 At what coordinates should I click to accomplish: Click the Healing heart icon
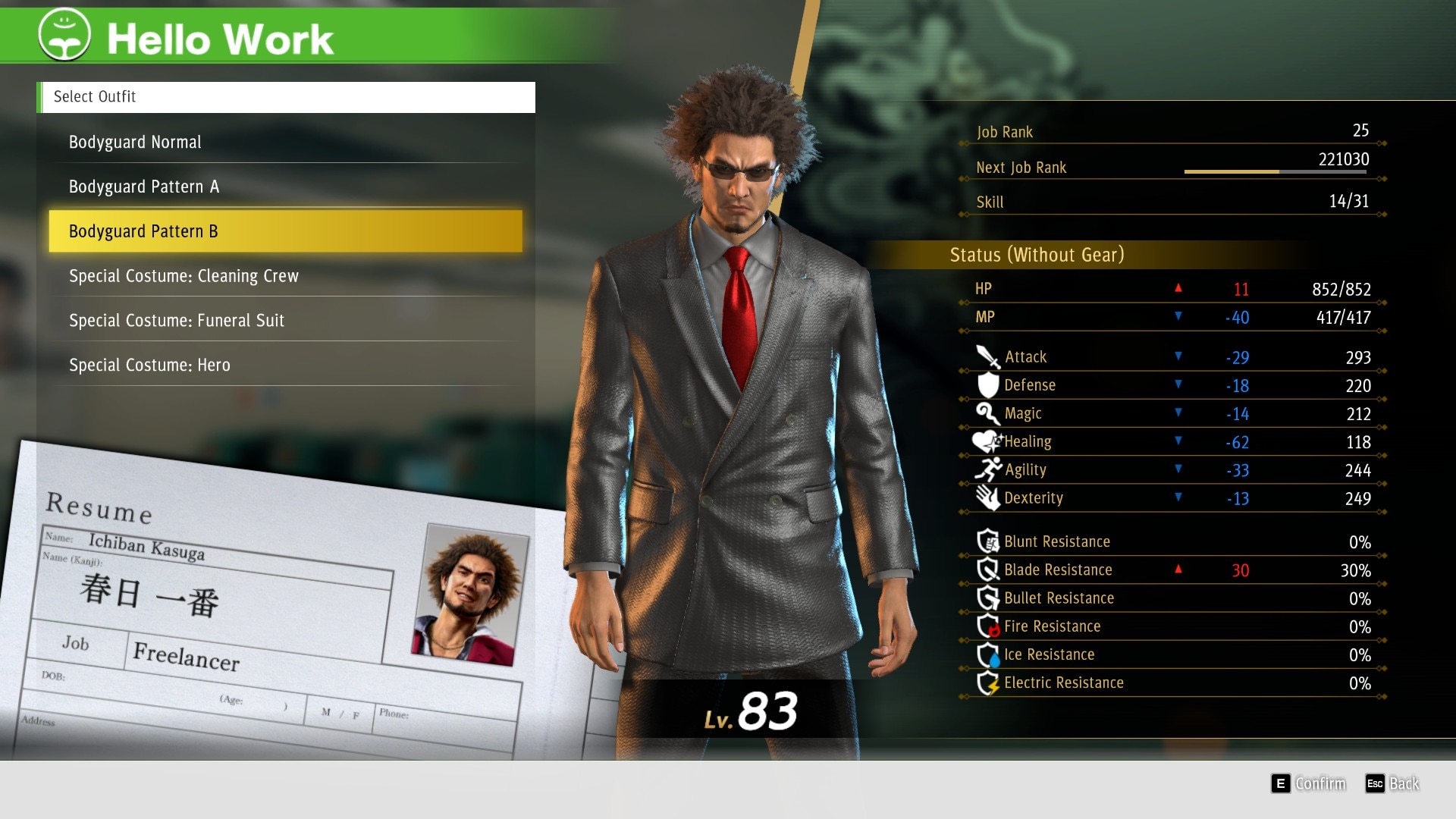point(986,441)
